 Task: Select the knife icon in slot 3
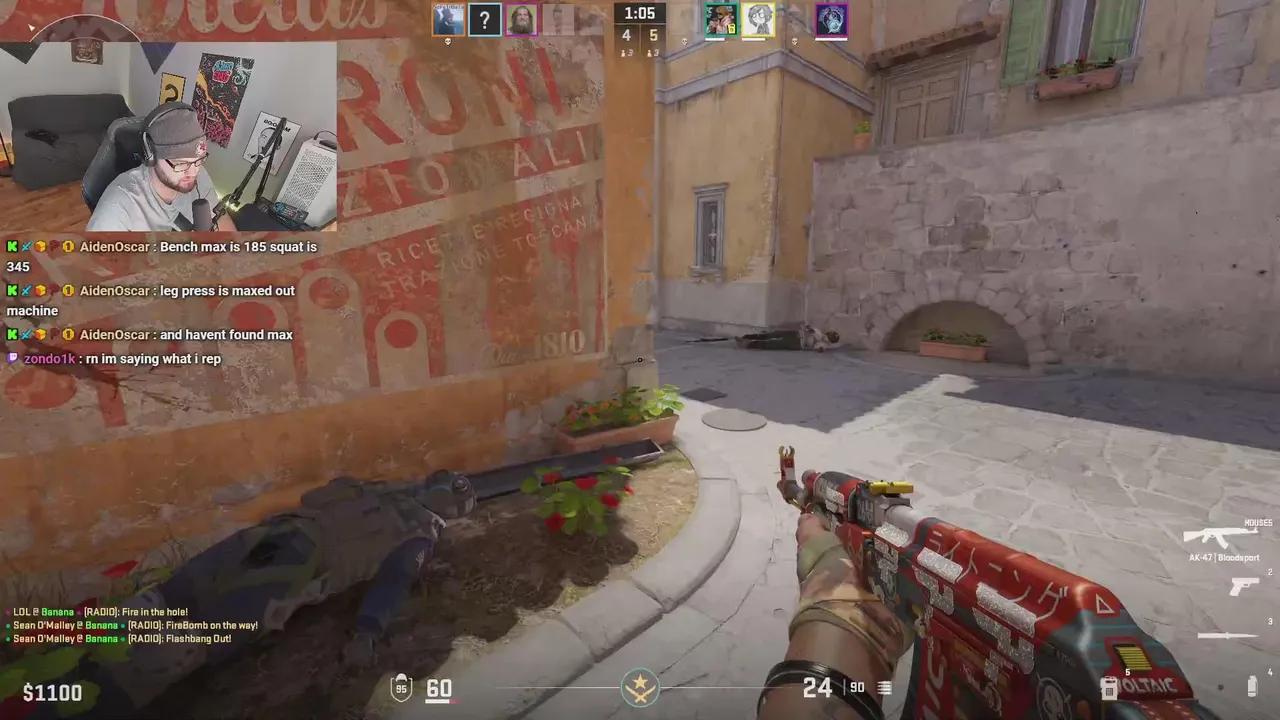(1225, 635)
